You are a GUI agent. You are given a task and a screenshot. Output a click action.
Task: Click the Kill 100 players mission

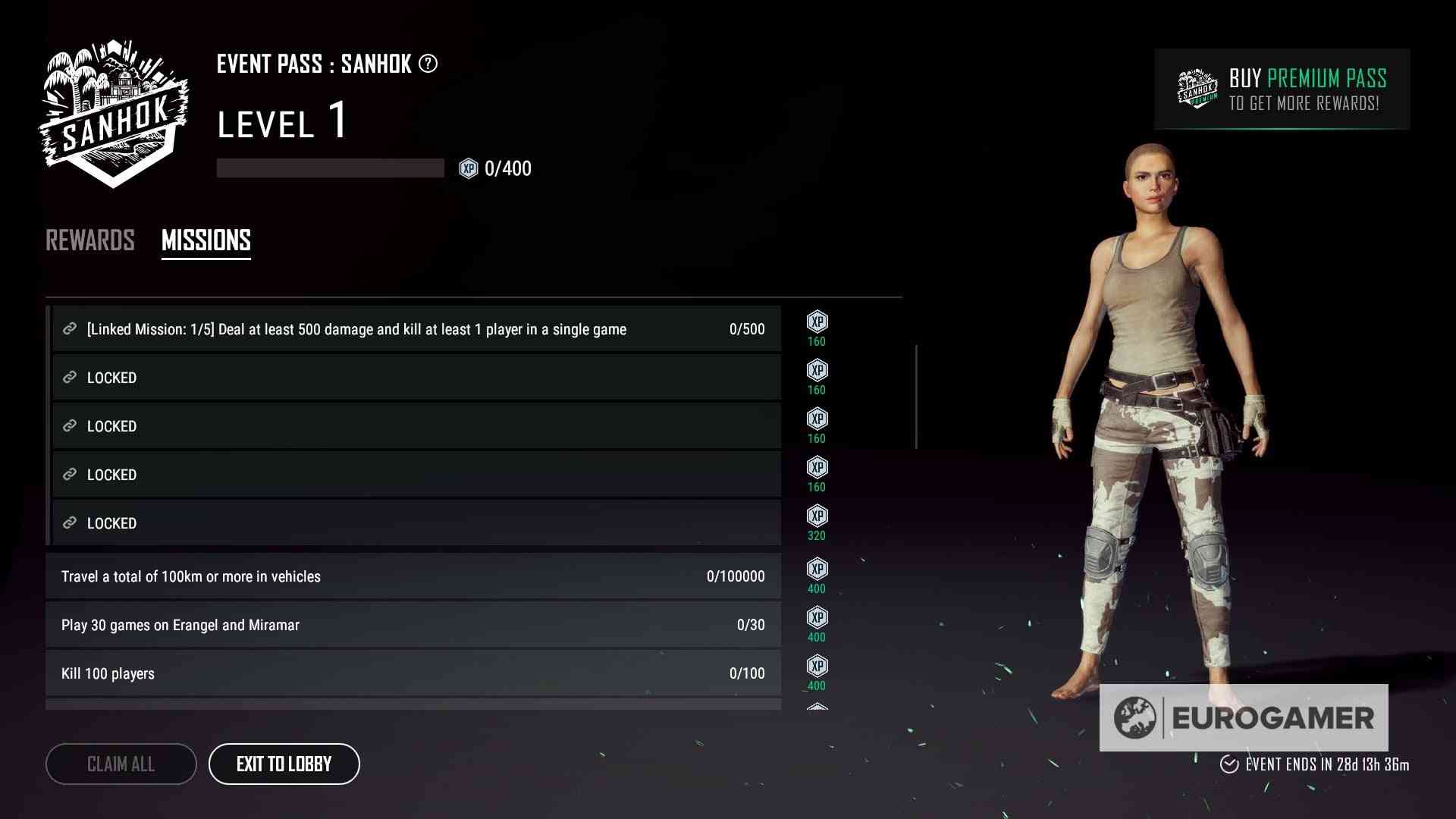pyautogui.click(x=413, y=673)
